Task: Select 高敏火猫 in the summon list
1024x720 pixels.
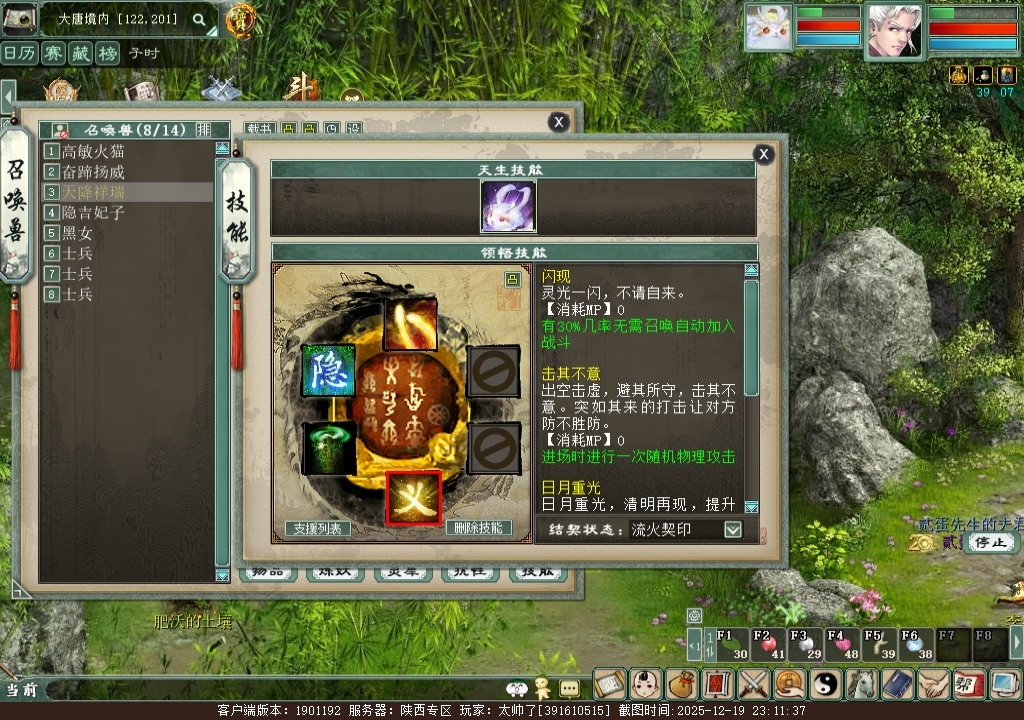Action: (93, 151)
